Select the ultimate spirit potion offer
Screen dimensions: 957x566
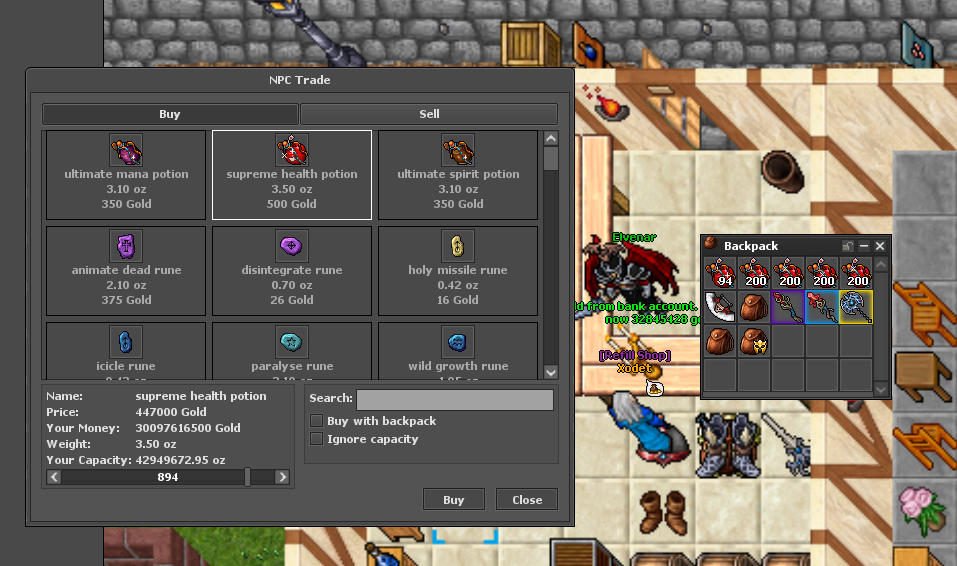click(458, 175)
